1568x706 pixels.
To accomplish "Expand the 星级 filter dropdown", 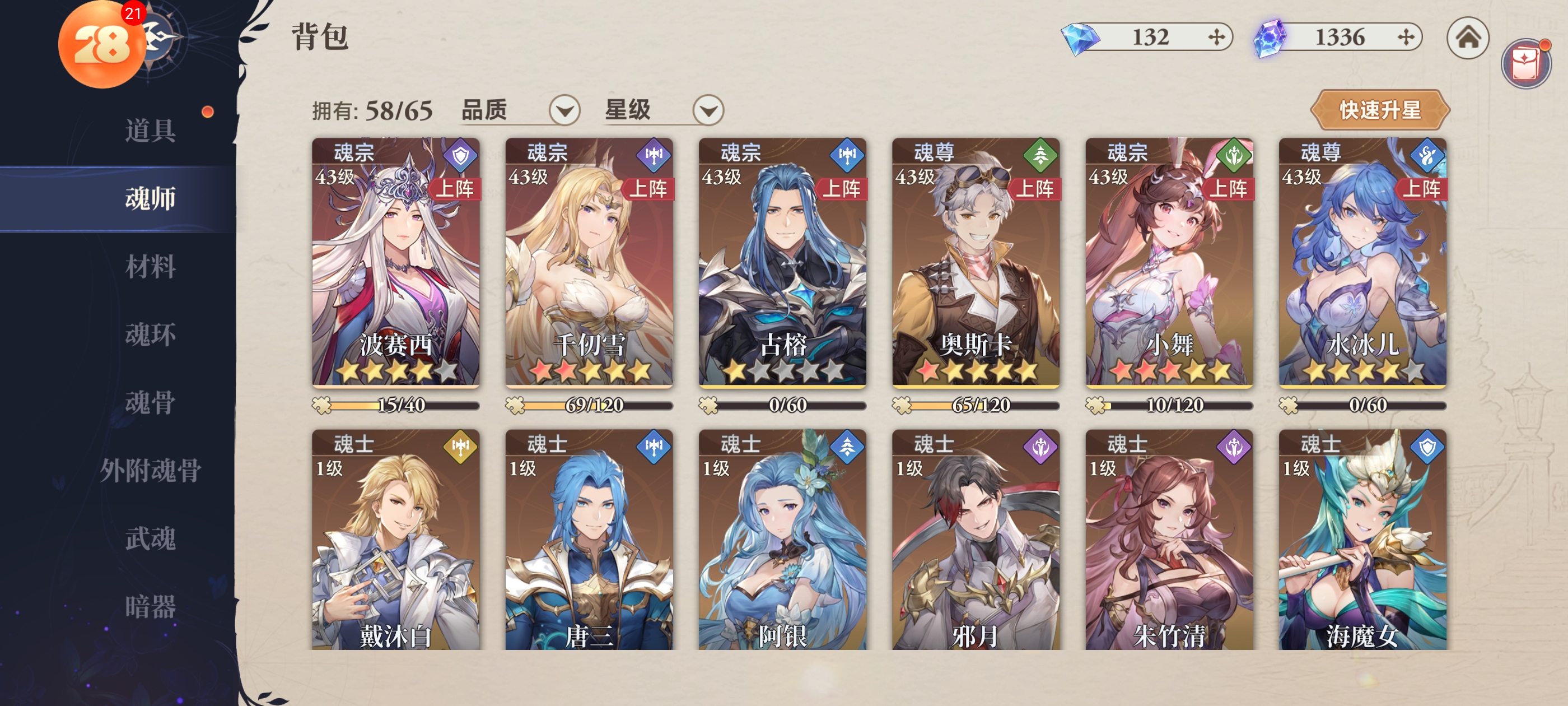I will 708,111.
